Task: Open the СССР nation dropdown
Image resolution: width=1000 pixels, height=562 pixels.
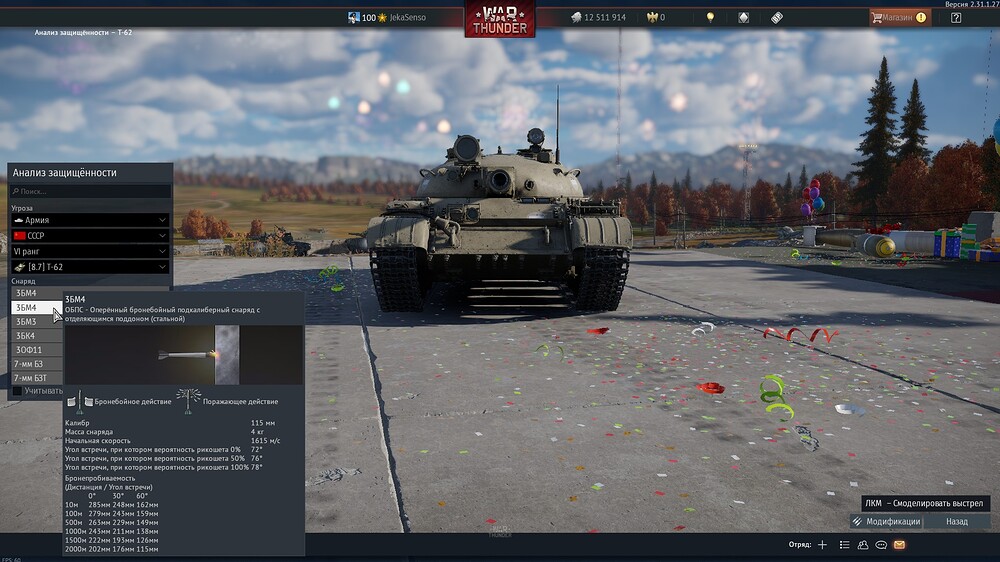Action: tap(89, 235)
